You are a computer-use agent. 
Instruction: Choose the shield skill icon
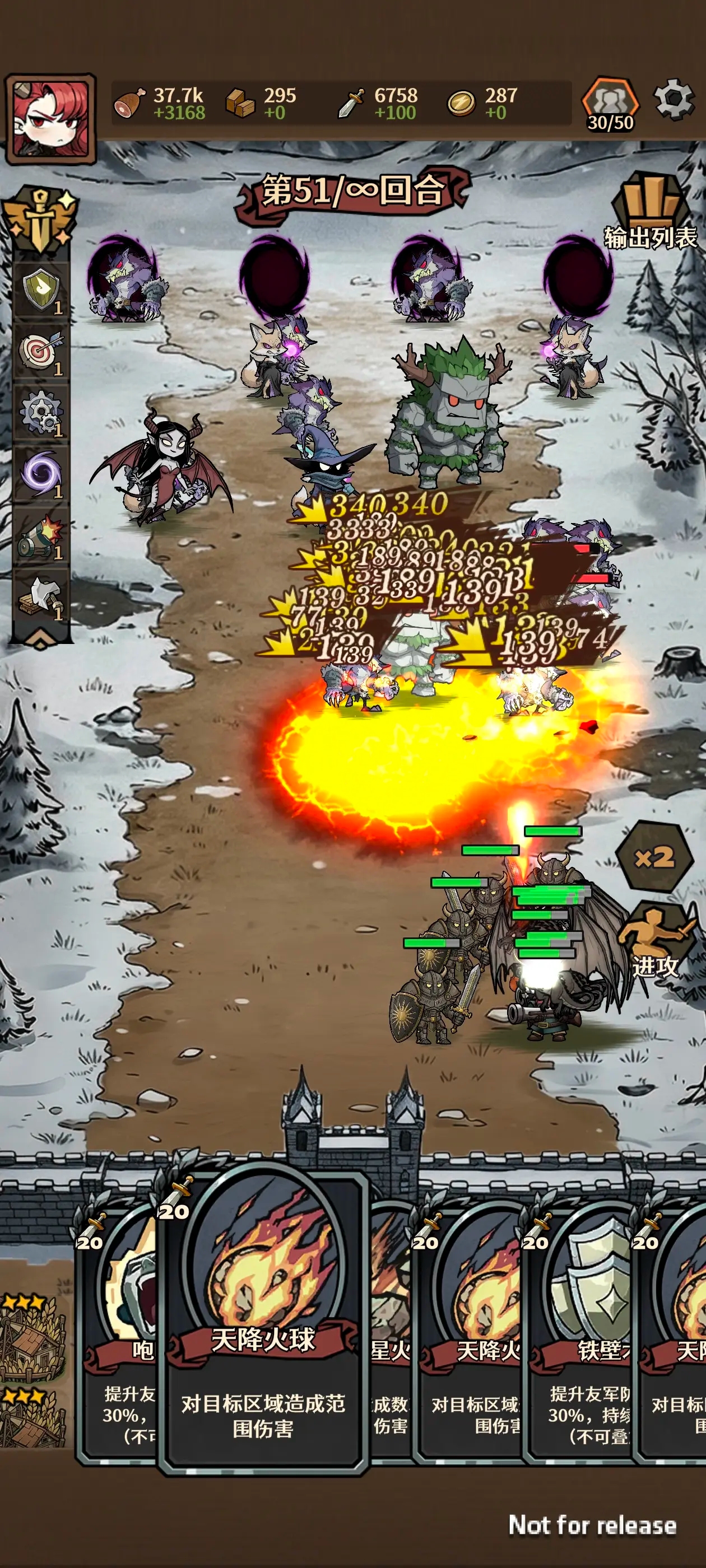[x=41, y=290]
